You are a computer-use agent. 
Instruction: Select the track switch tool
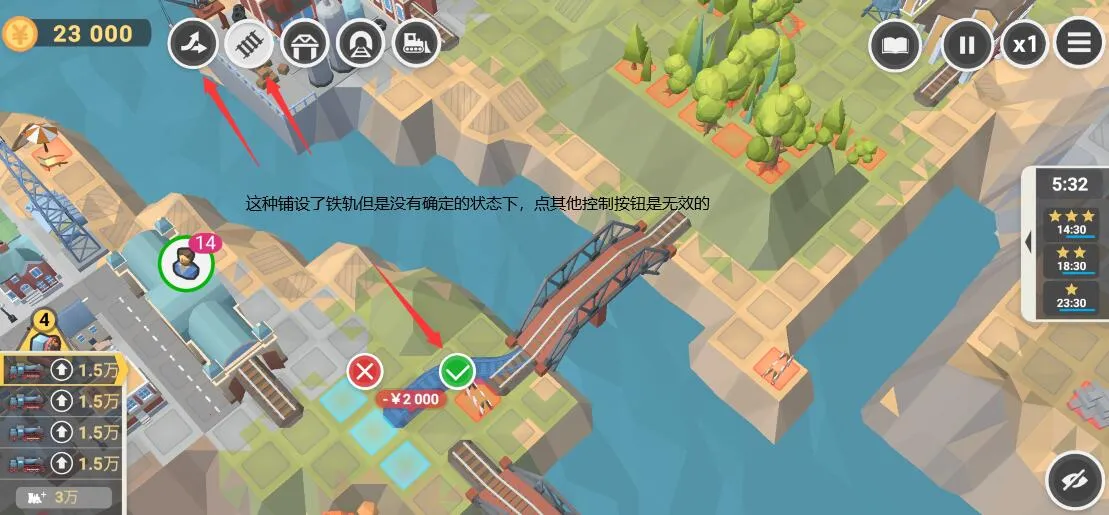[x=193, y=43]
